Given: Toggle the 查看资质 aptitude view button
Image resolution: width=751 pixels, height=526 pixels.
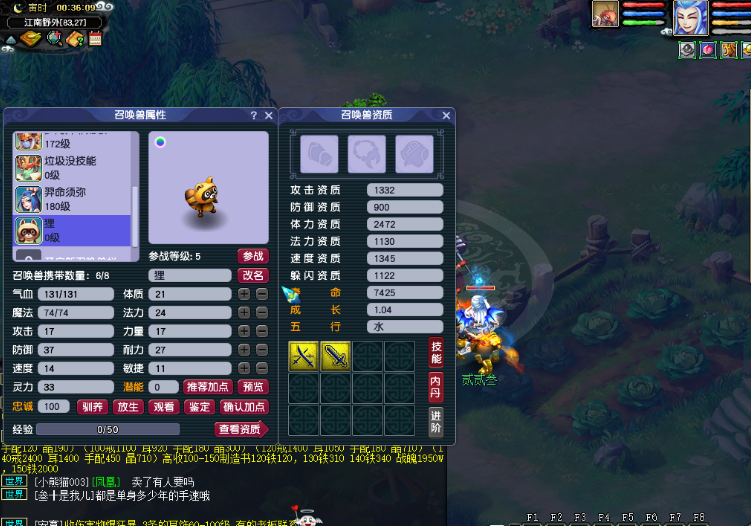Looking at the screenshot, I should [239, 429].
